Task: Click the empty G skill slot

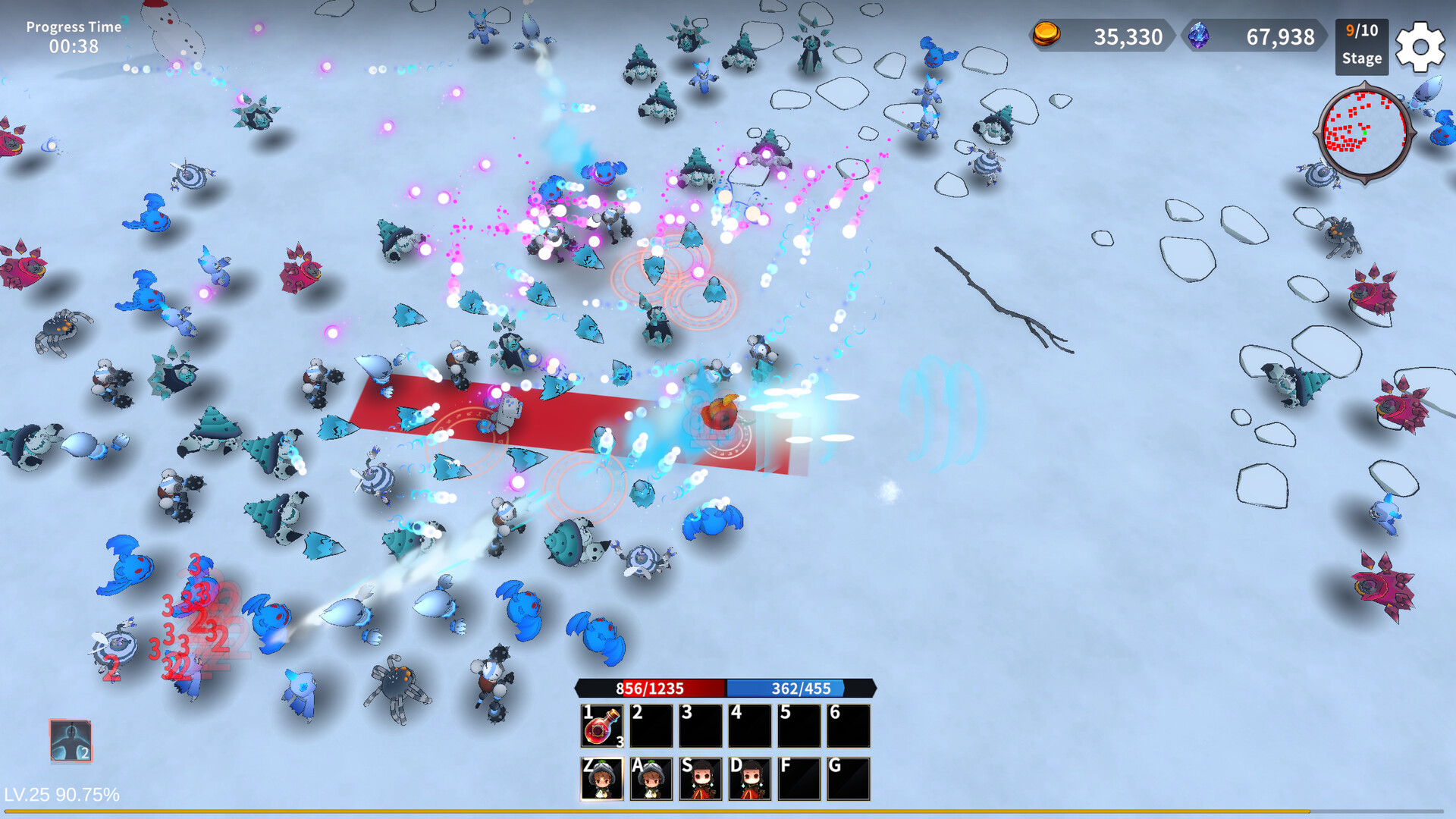Action: point(850,780)
